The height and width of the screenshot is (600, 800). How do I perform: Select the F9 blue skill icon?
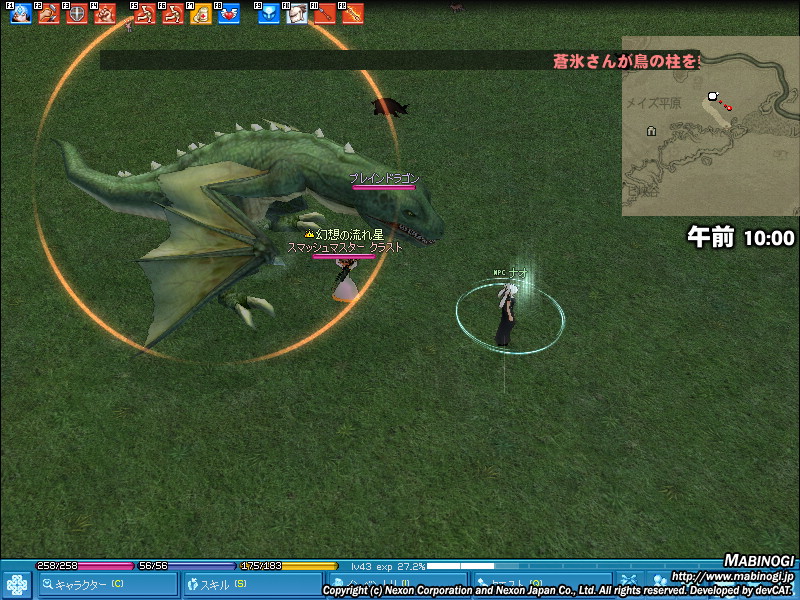pyautogui.click(x=269, y=14)
